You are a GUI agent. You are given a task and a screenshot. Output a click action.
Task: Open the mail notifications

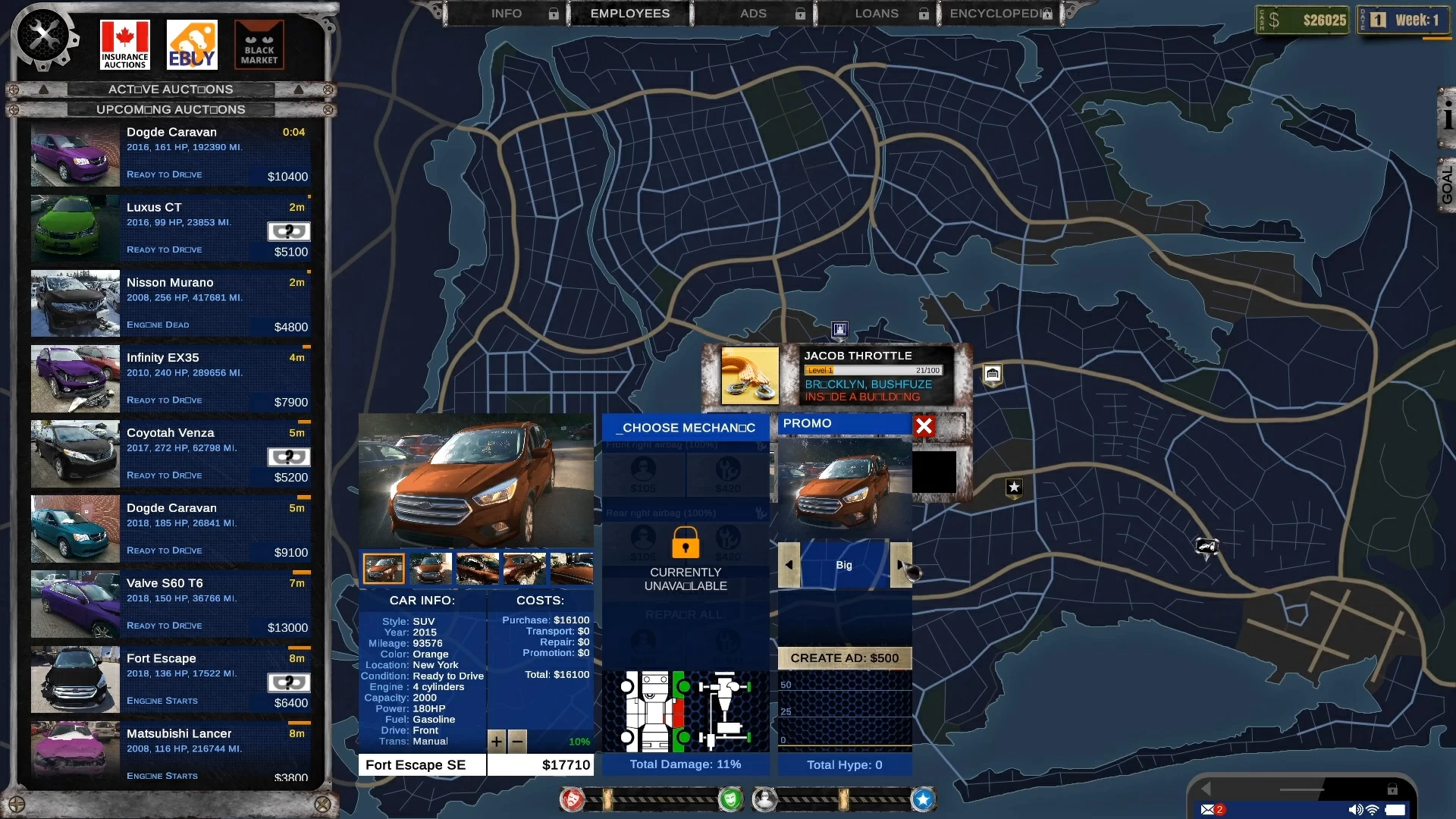[x=1209, y=809]
